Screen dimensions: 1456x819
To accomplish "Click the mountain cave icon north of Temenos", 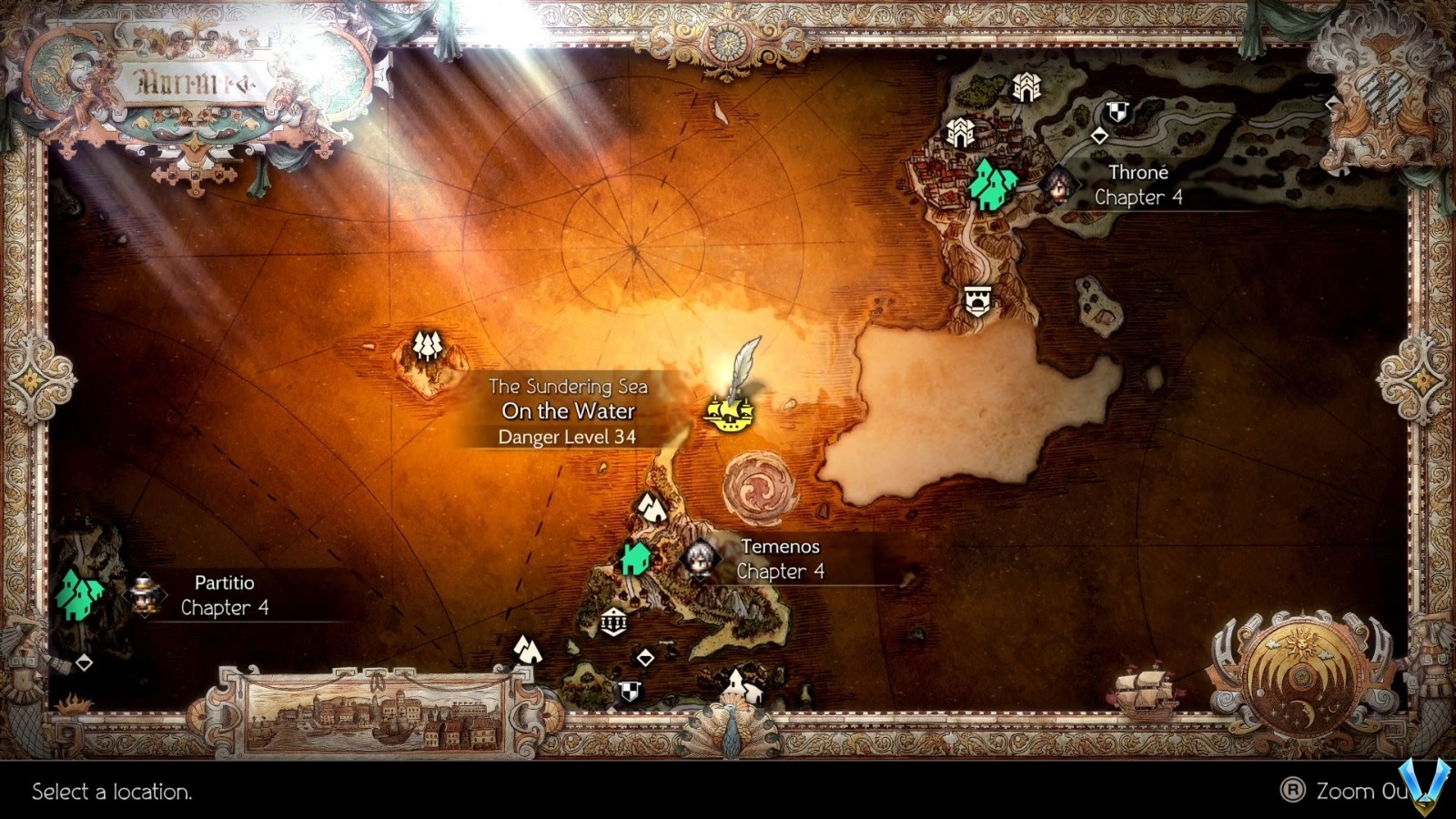I will tap(652, 506).
